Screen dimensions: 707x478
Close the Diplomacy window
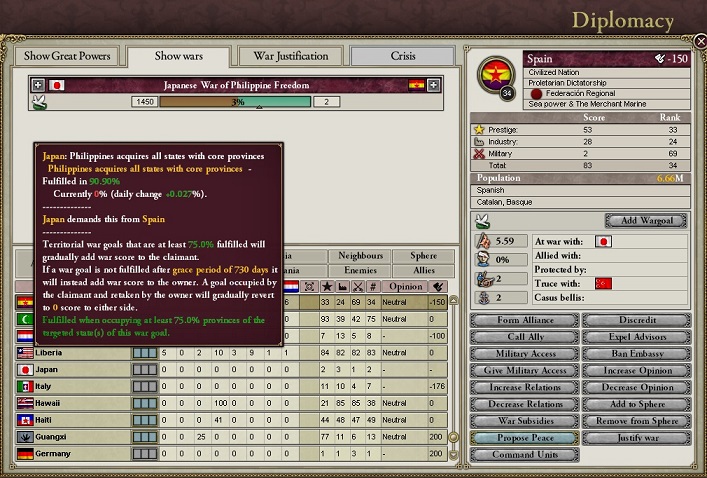pos(701,43)
